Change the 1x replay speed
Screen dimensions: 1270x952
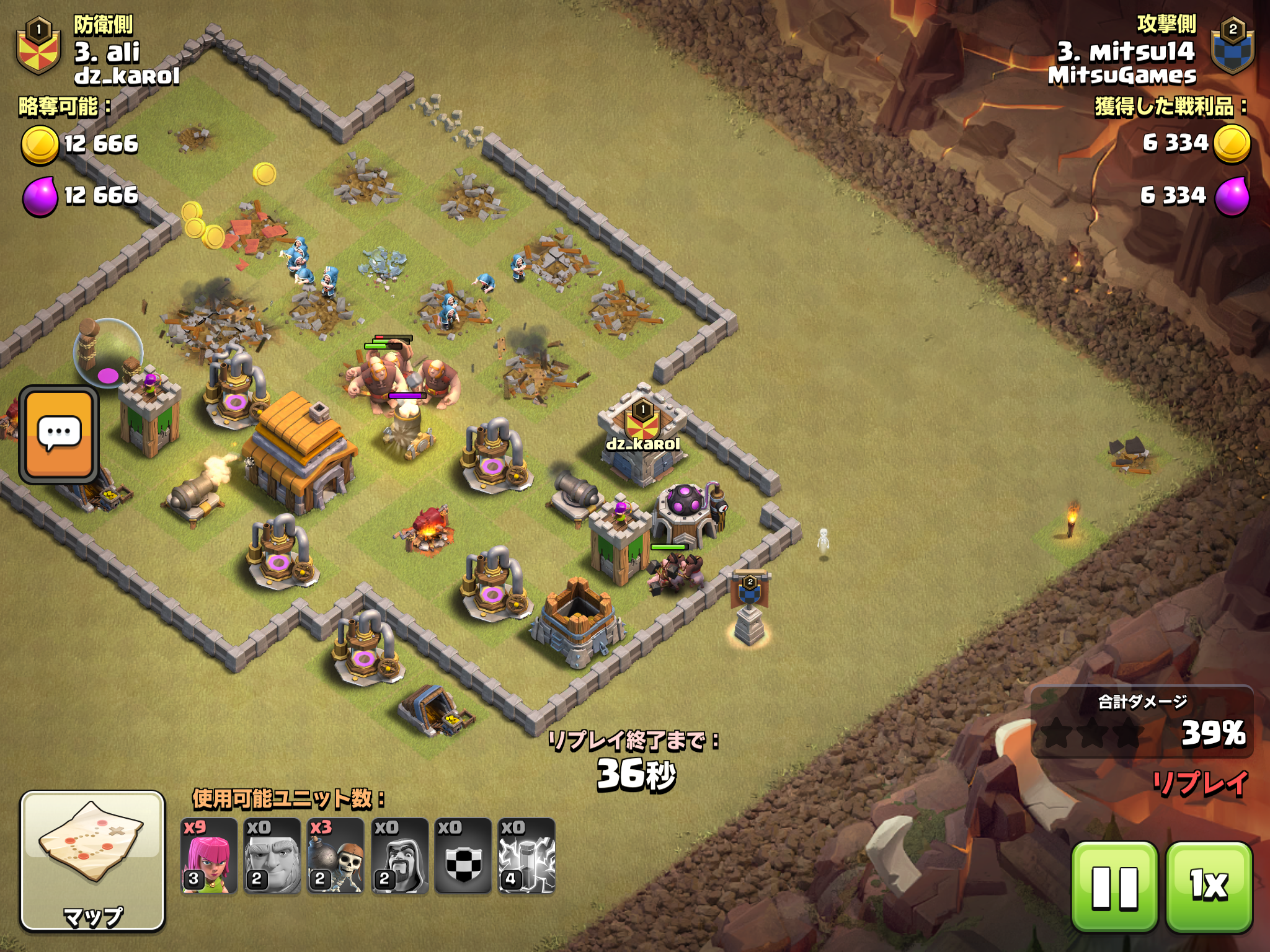[x=1209, y=887]
